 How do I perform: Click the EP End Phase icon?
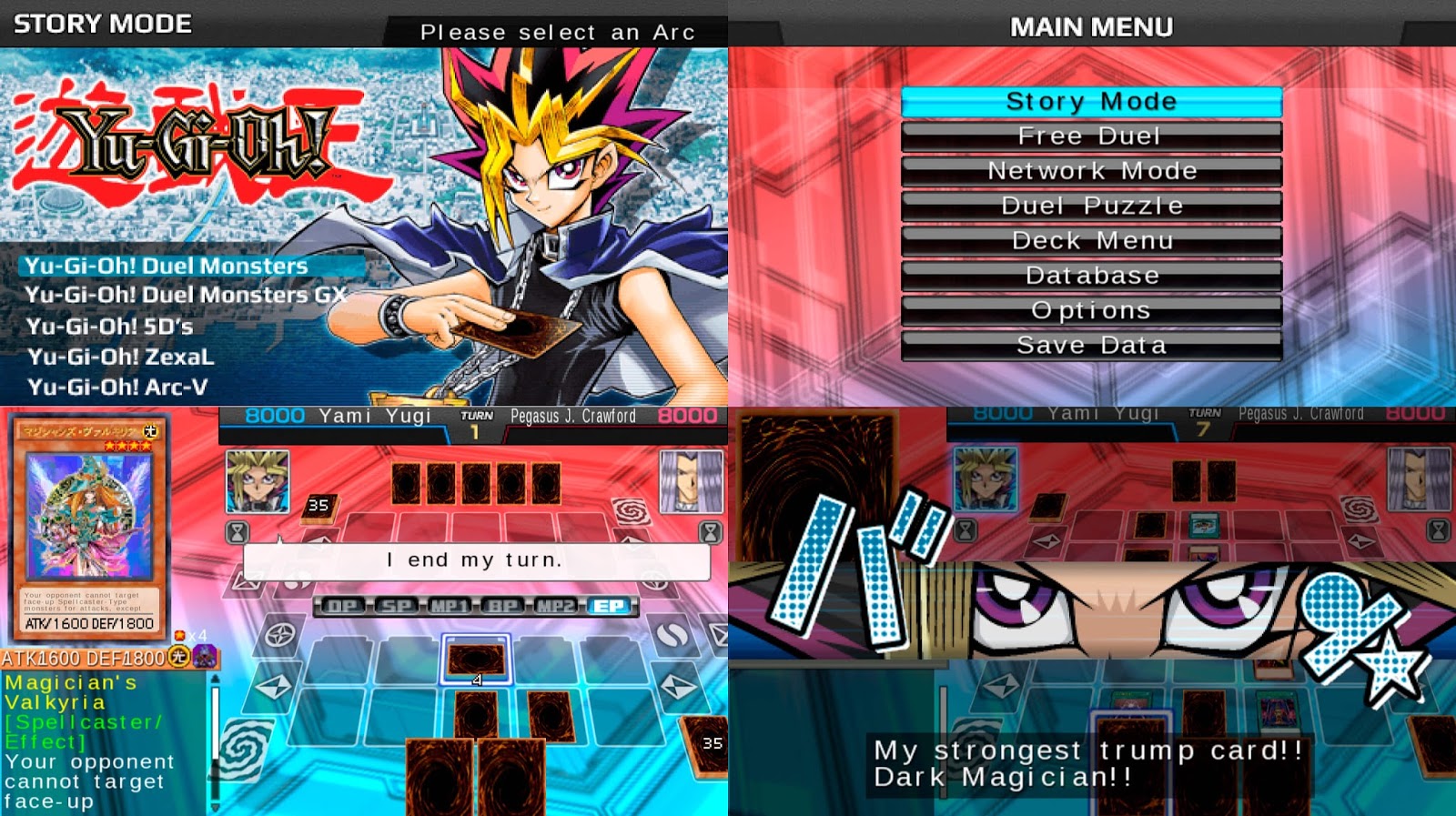[608, 605]
